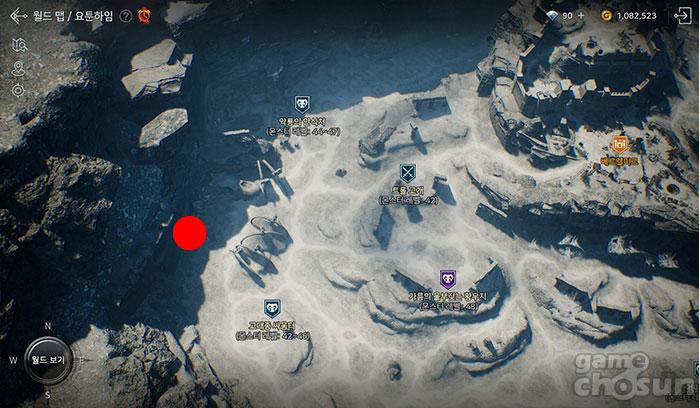The width and height of the screenshot is (700, 408).
Task: Open the orange town marker icon
Action: click(620, 145)
